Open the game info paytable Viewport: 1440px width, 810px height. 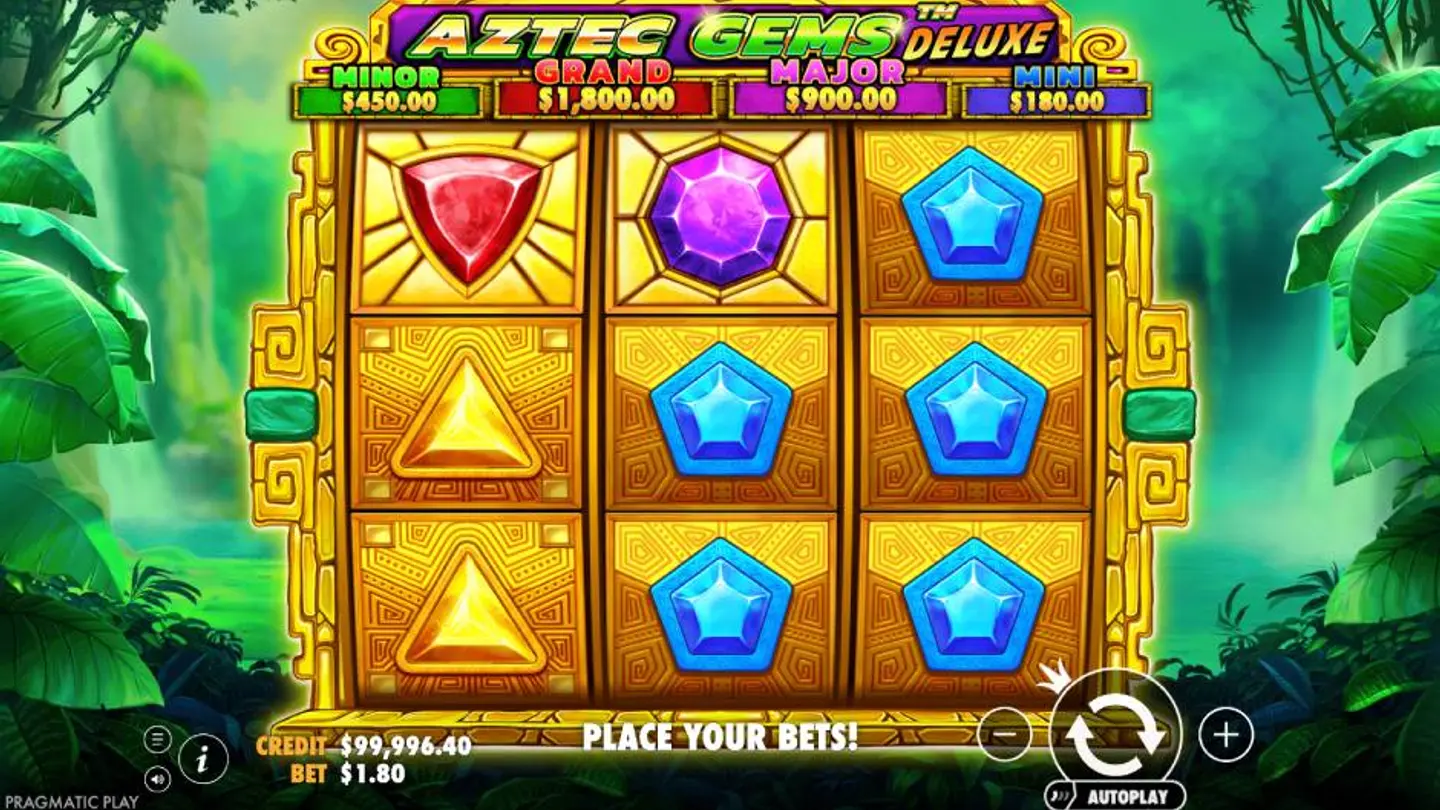tap(203, 761)
